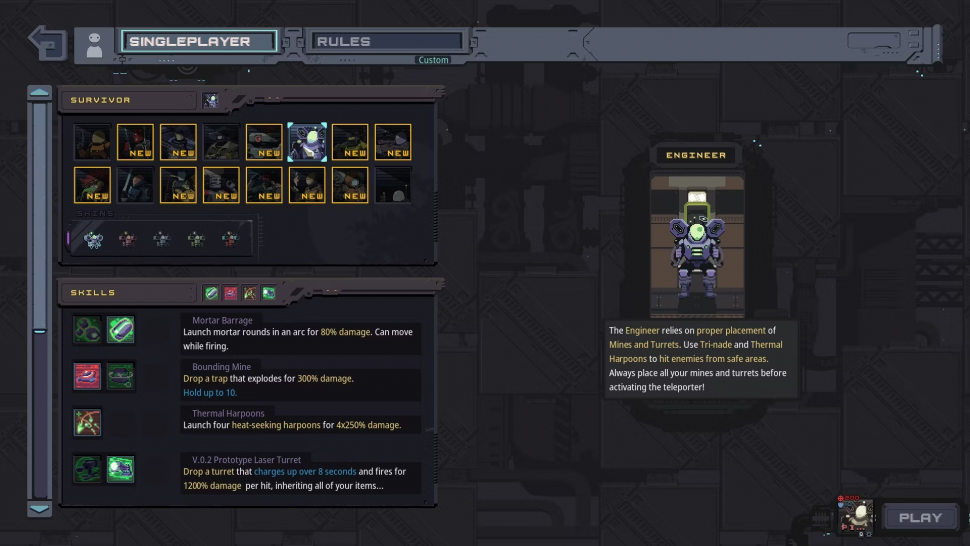Pick the alternate dark turret skill variant
The height and width of the screenshot is (546, 970).
click(87, 469)
